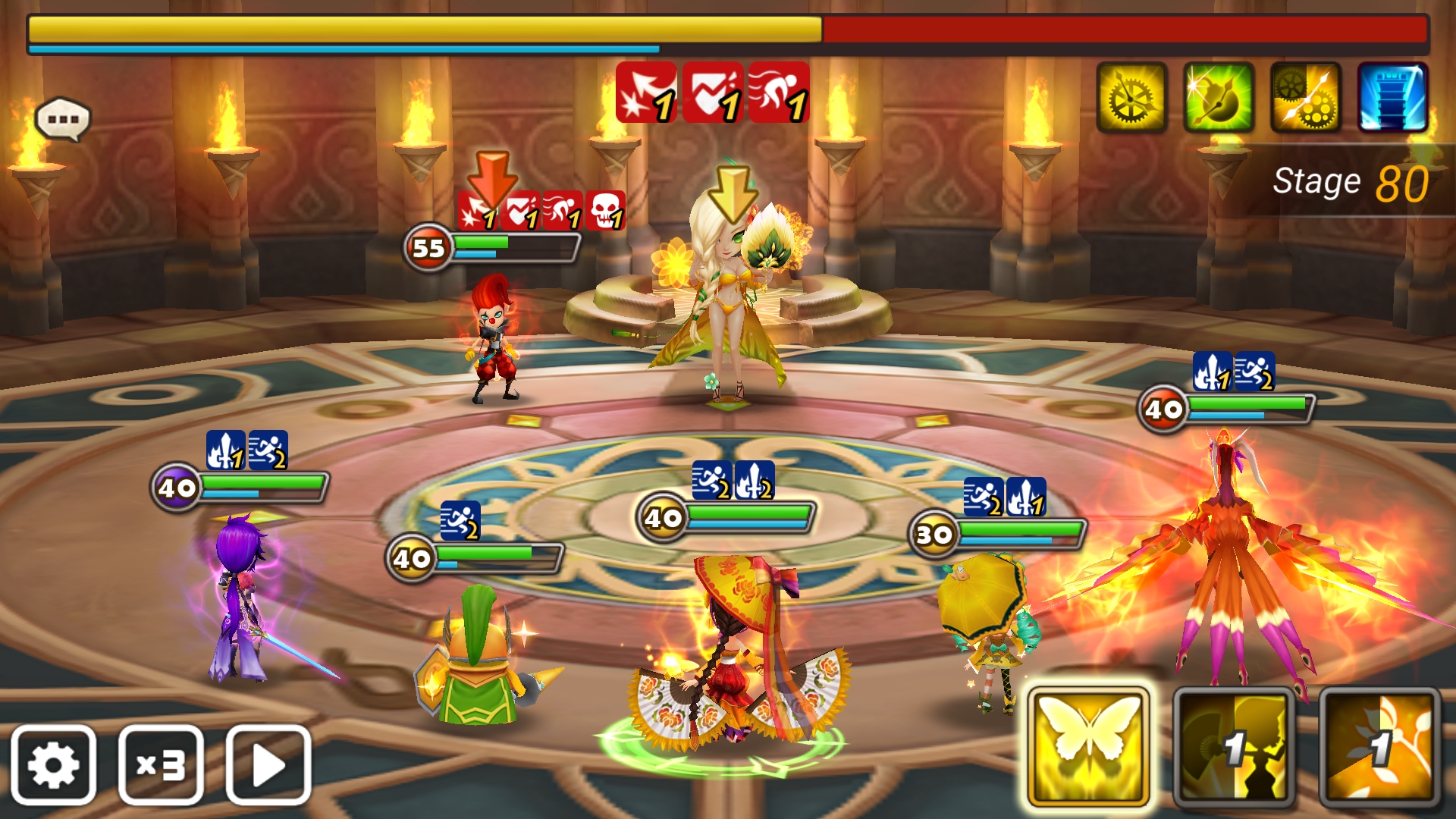Start auto-battle with the play button
Image resolution: width=1456 pixels, height=819 pixels.
click(268, 764)
